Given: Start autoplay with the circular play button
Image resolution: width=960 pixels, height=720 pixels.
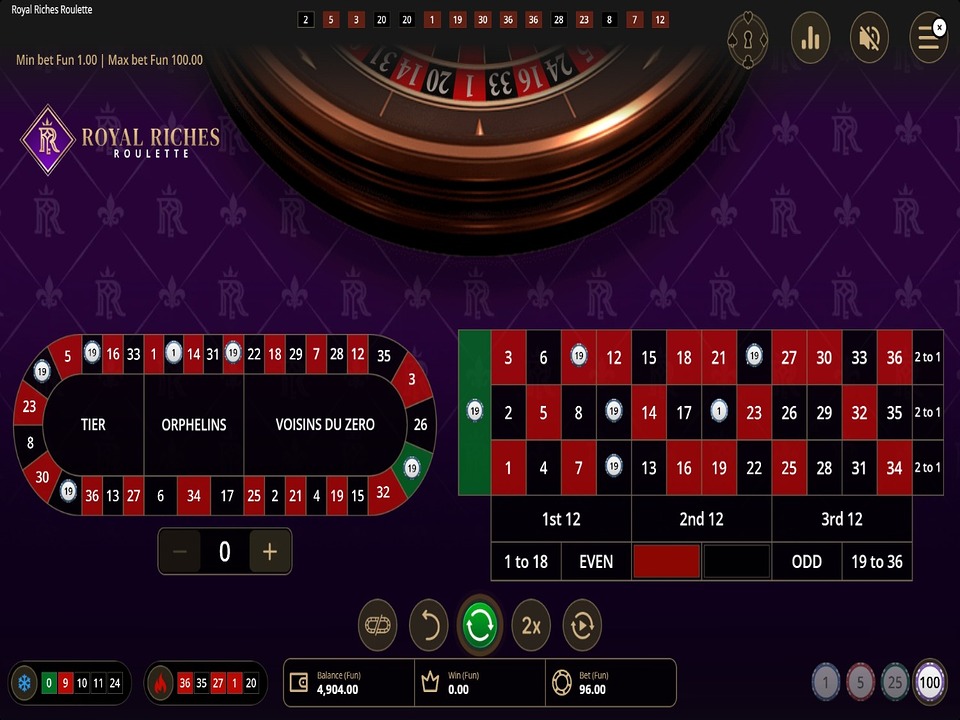Looking at the screenshot, I should click(x=582, y=625).
